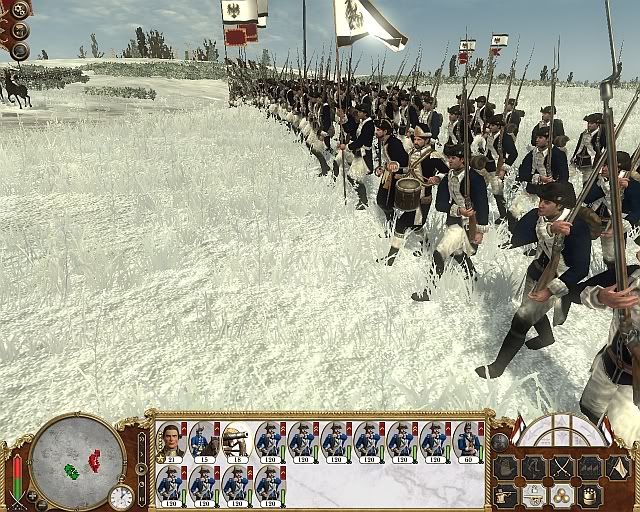
Task: Select the 60-man infantry unit card
Action: (468, 440)
